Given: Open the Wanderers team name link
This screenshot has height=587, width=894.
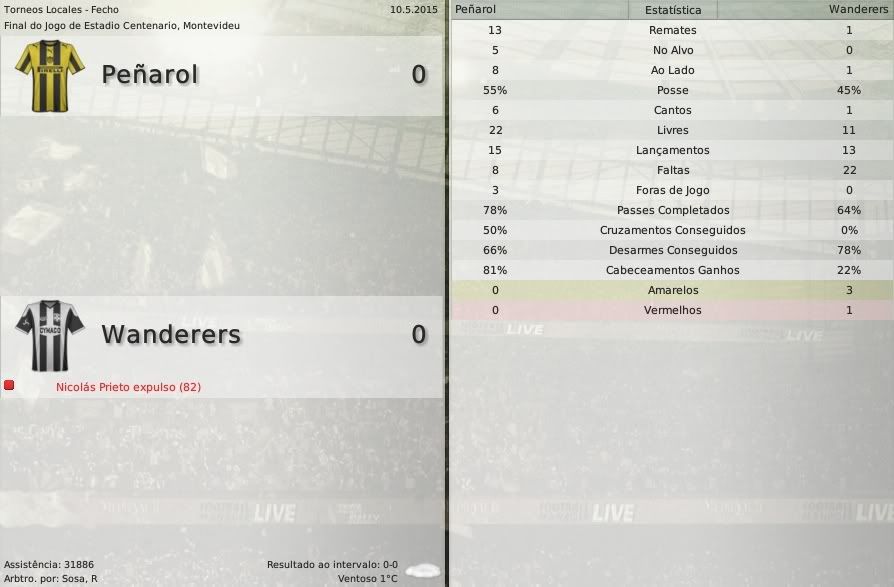Looking at the screenshot, I should click(x=171, y=334).
